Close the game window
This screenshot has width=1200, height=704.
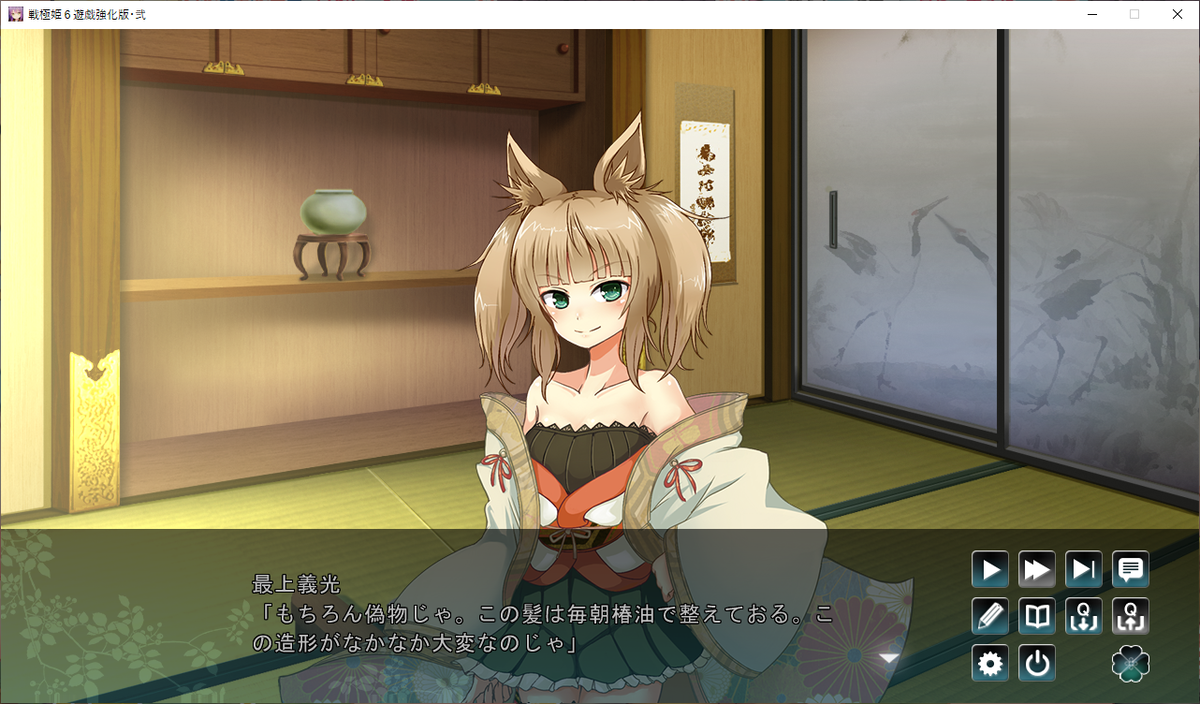1177,14
